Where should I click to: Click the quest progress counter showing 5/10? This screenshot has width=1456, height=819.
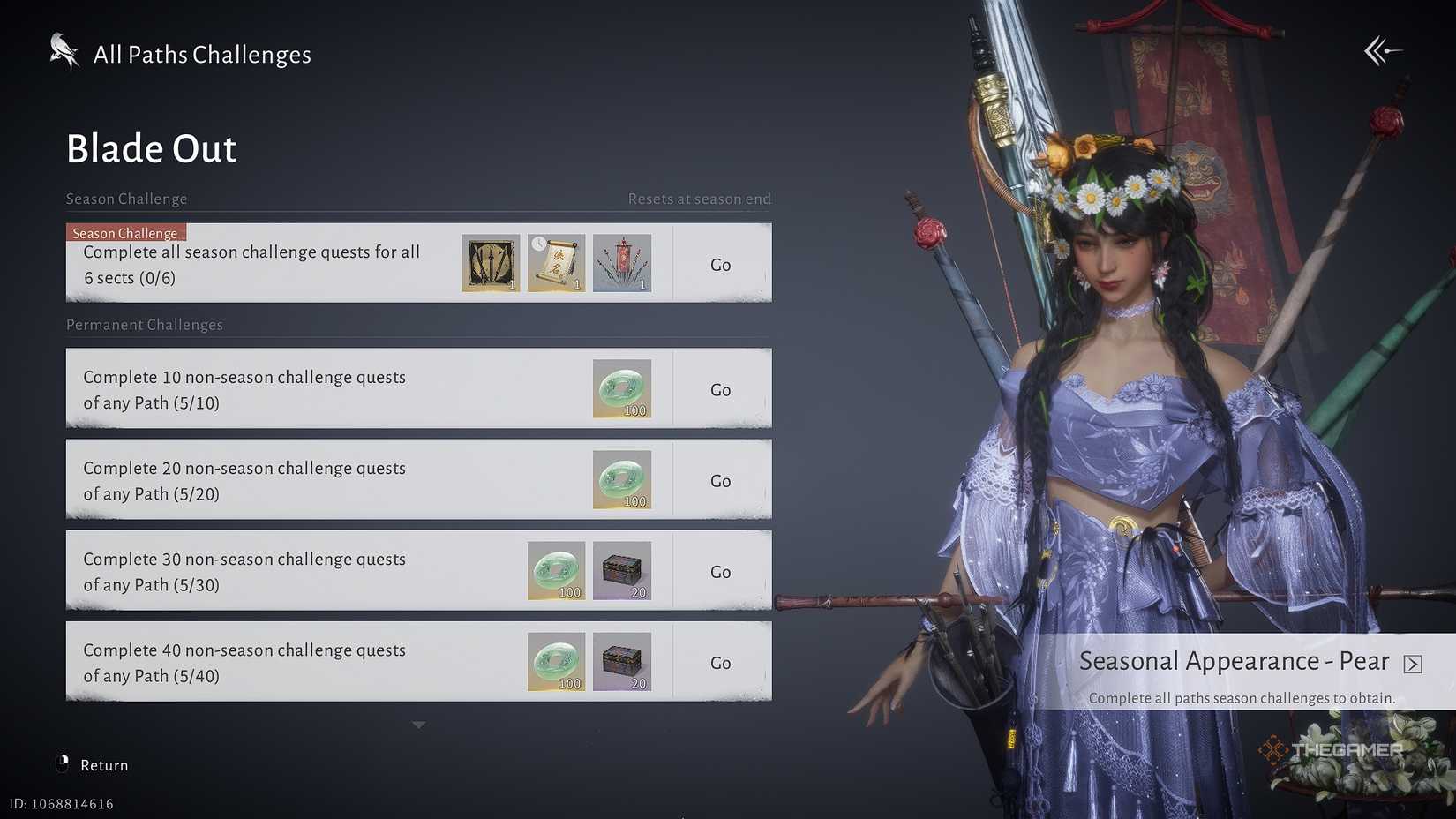click(x=196, y=402)
